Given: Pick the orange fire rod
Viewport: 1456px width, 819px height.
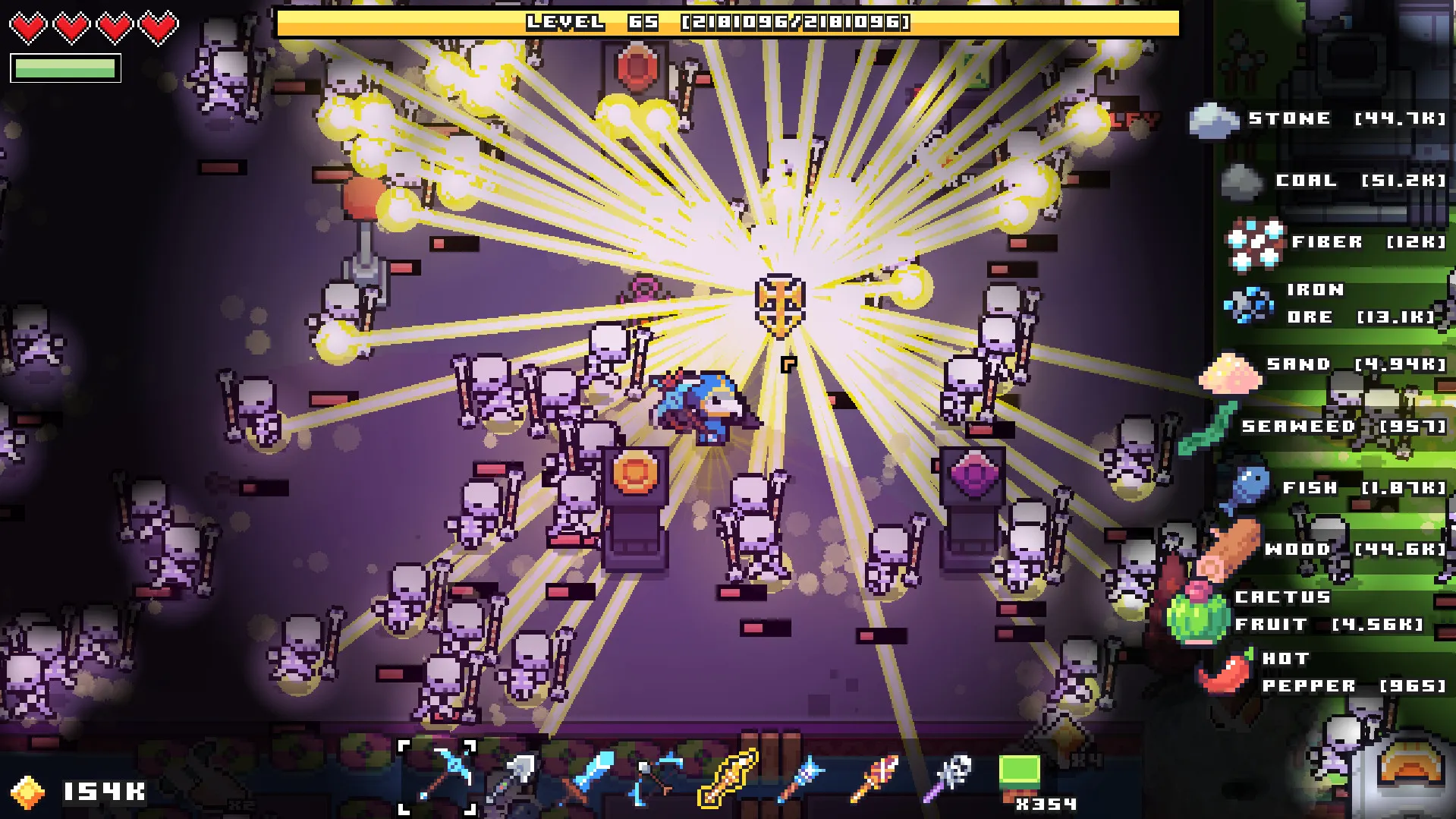Looking at the screenshot, I should (x=873, y=779).
